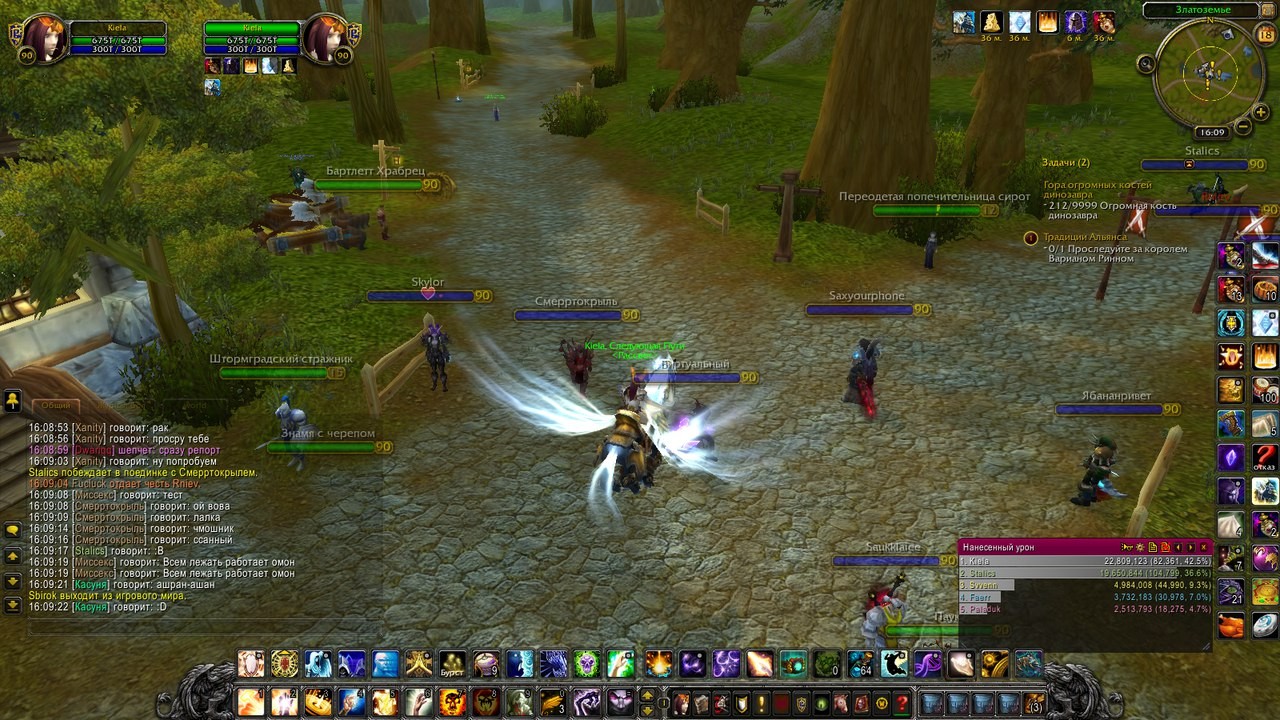This screenshot has height=720, width=1280.
Task: Click the red question mark help button
Action: (902, 703)
